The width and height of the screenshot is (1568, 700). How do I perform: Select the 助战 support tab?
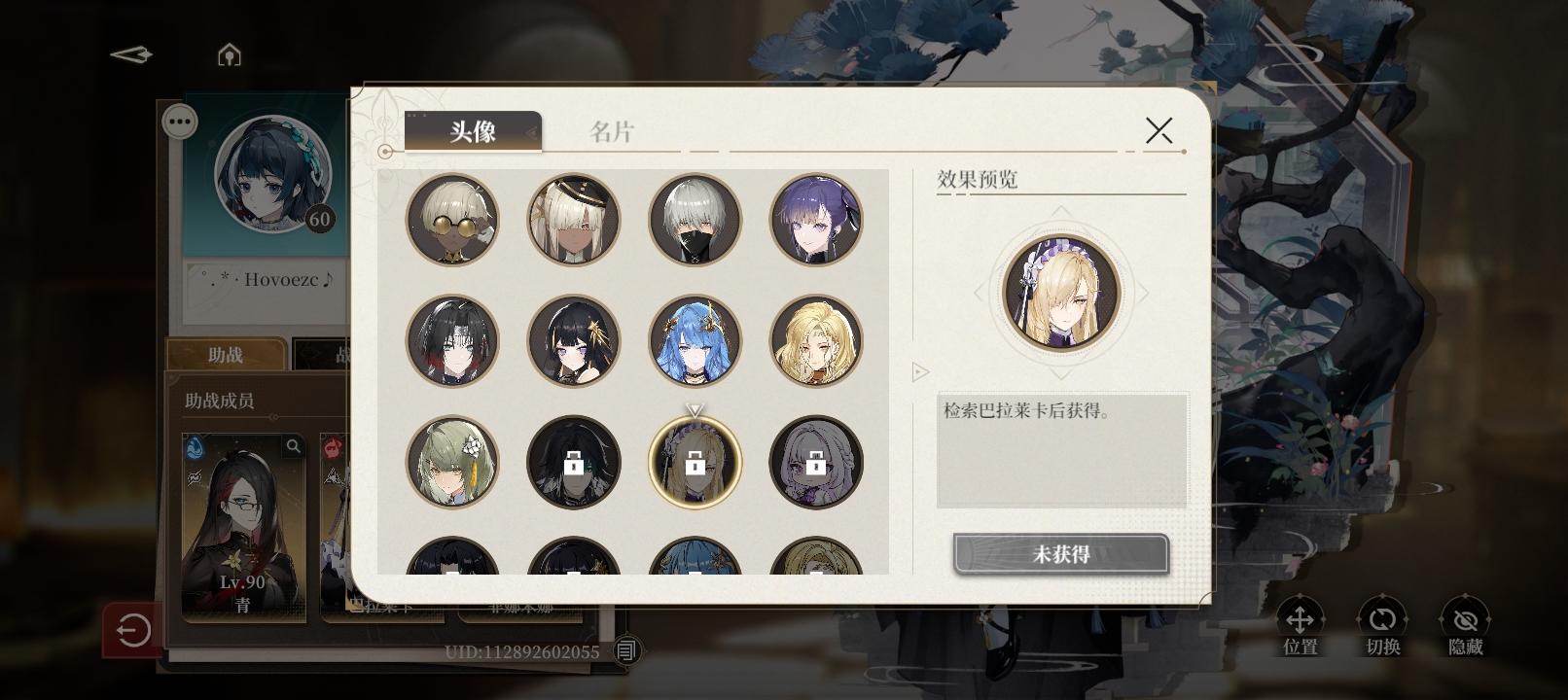(225, 355)
